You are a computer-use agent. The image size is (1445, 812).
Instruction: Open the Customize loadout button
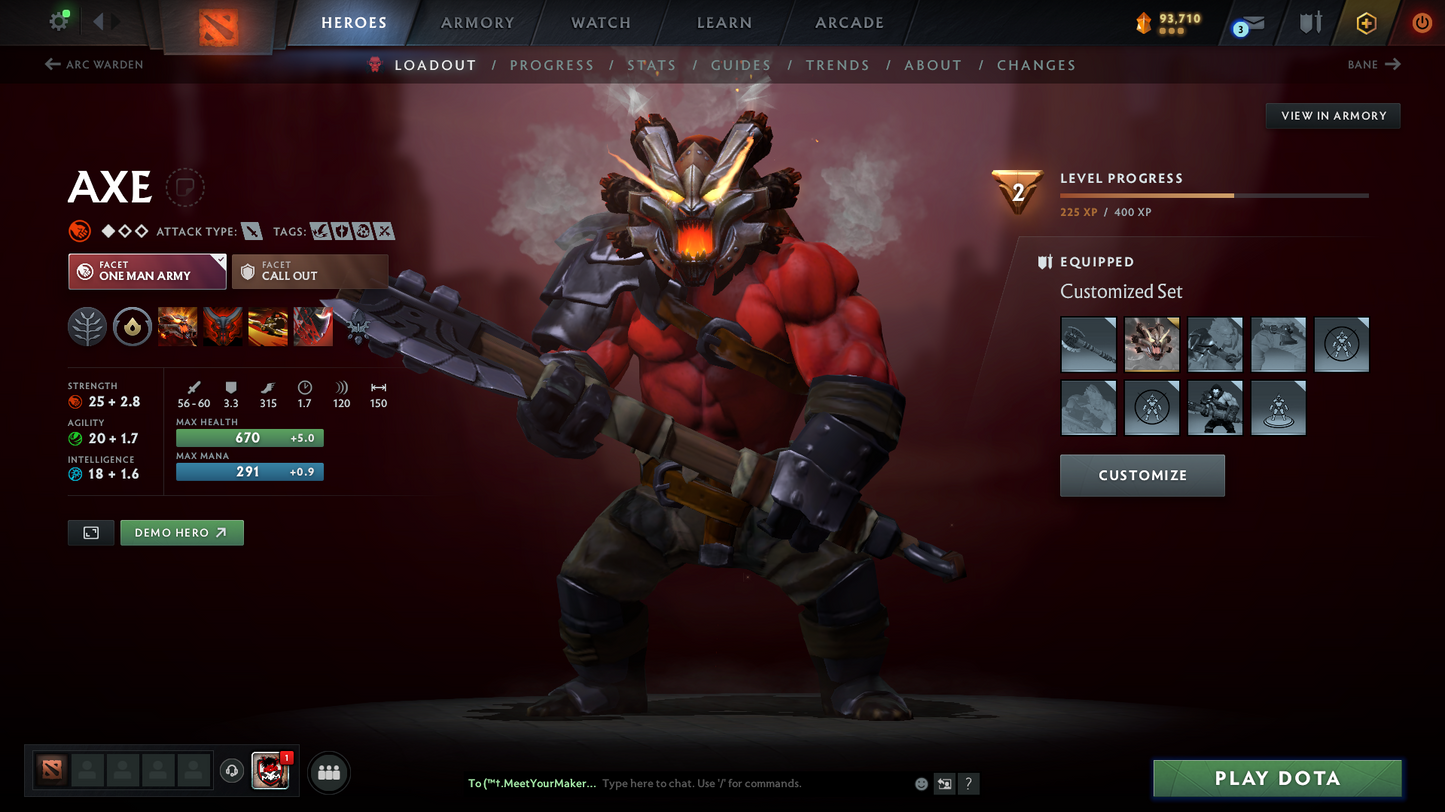click(1142, 475)
